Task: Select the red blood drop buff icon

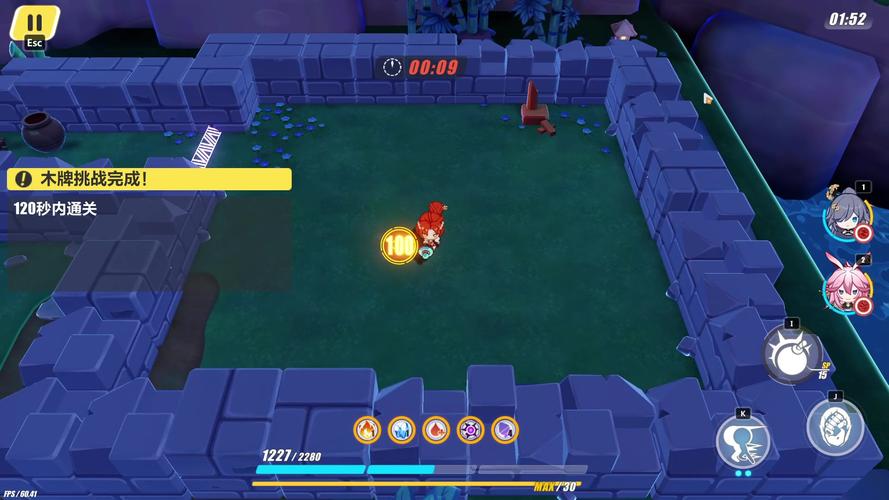Action: click(436, 430)
